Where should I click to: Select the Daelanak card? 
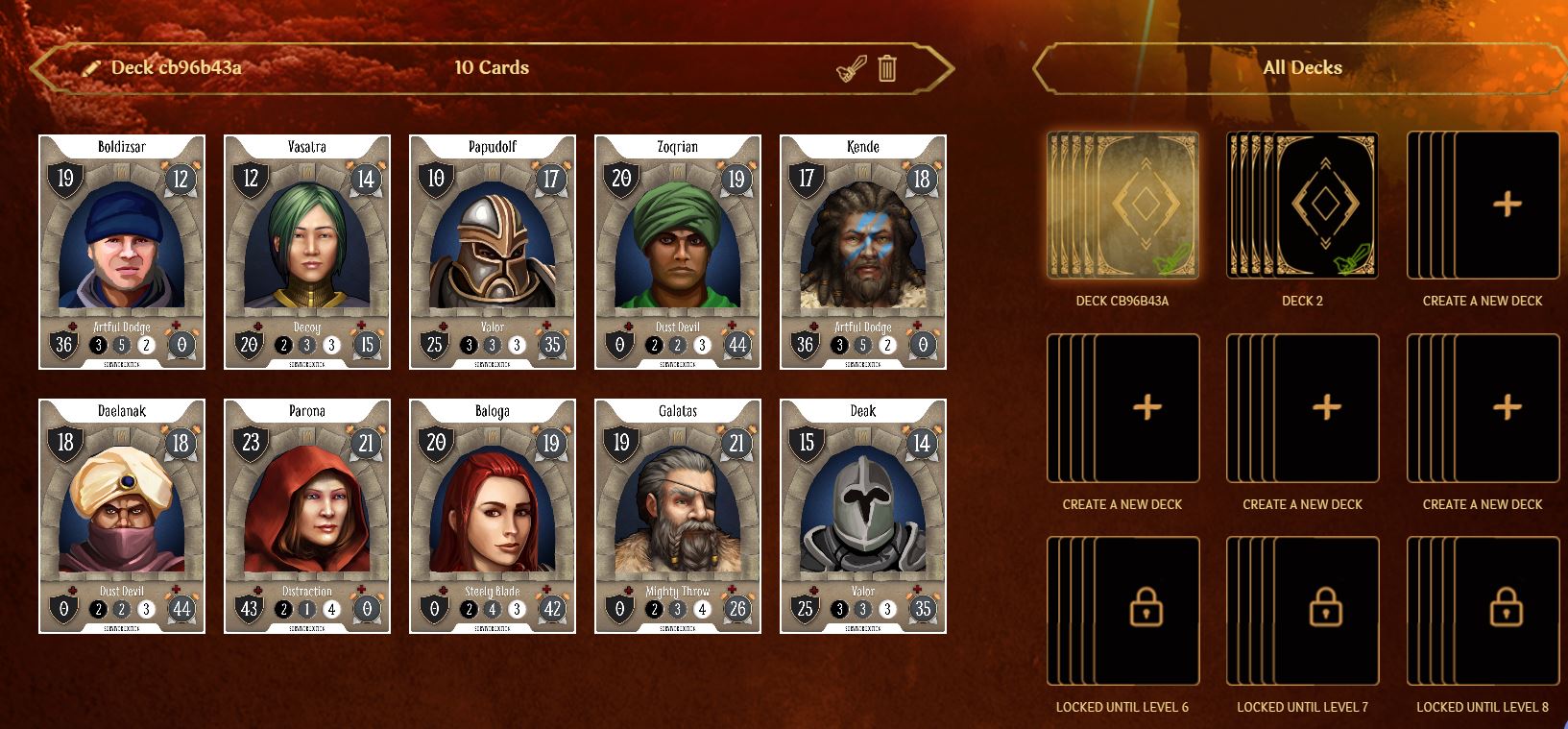pos(122,516)
